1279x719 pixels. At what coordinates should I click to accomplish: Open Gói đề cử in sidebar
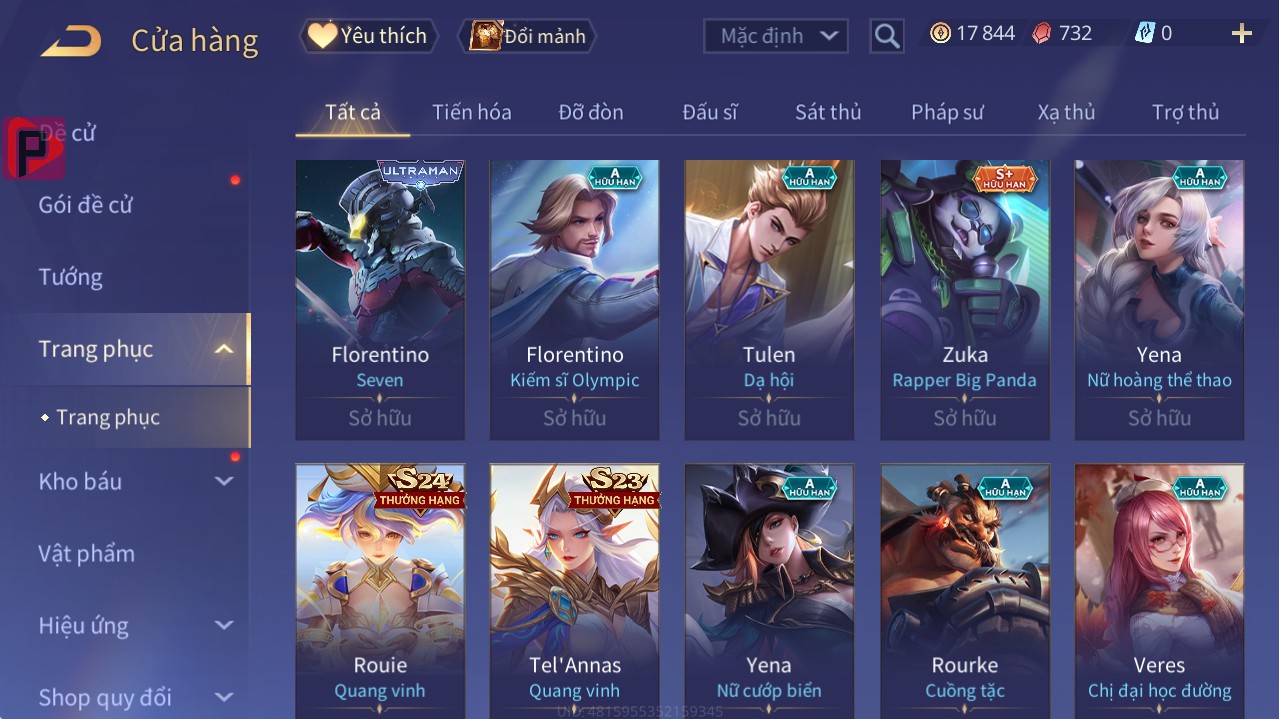click(86, 205)
